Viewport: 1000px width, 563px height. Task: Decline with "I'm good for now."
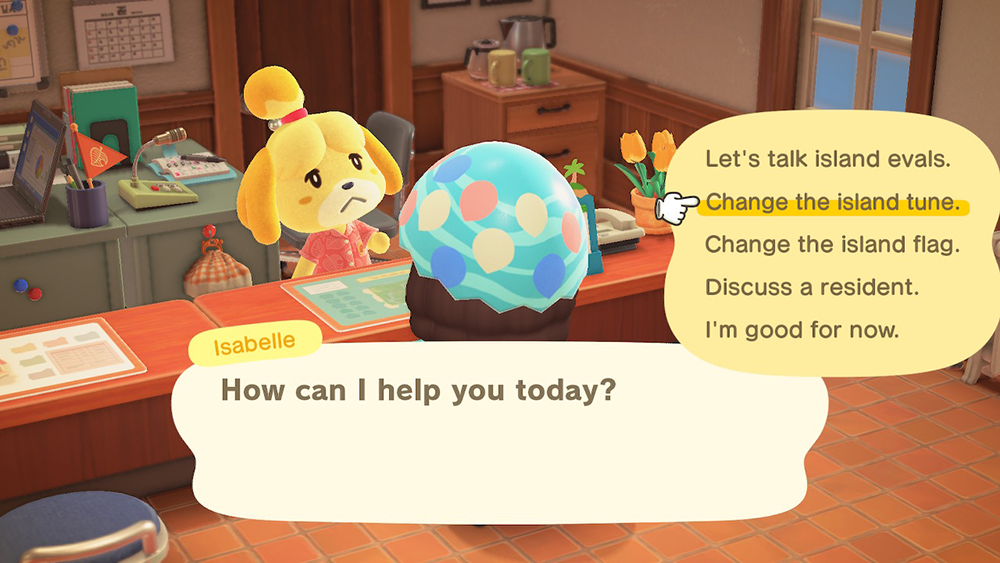tap(802, 329)
